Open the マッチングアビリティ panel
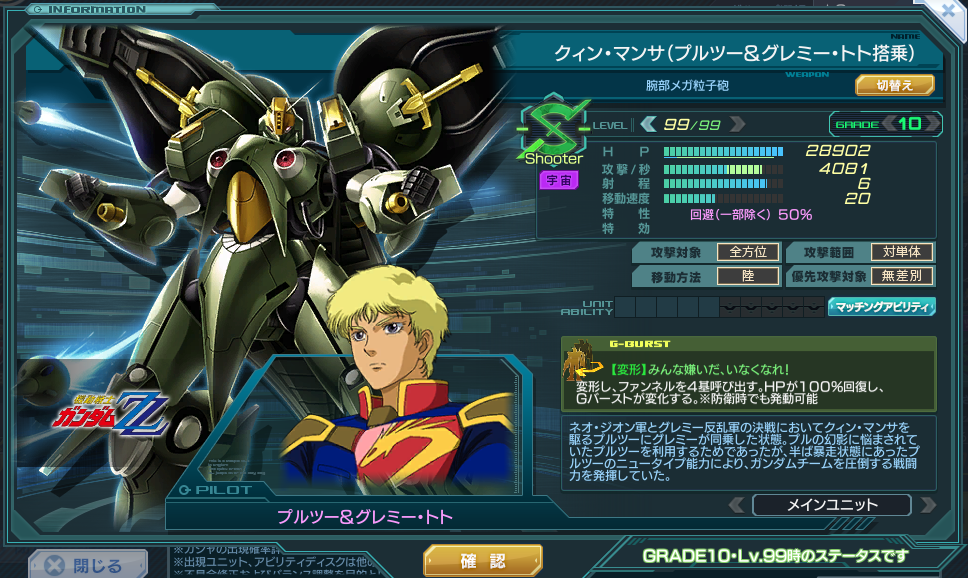Image resolution: width=968 pixels, height=578 pixels. tap(882, 306)
